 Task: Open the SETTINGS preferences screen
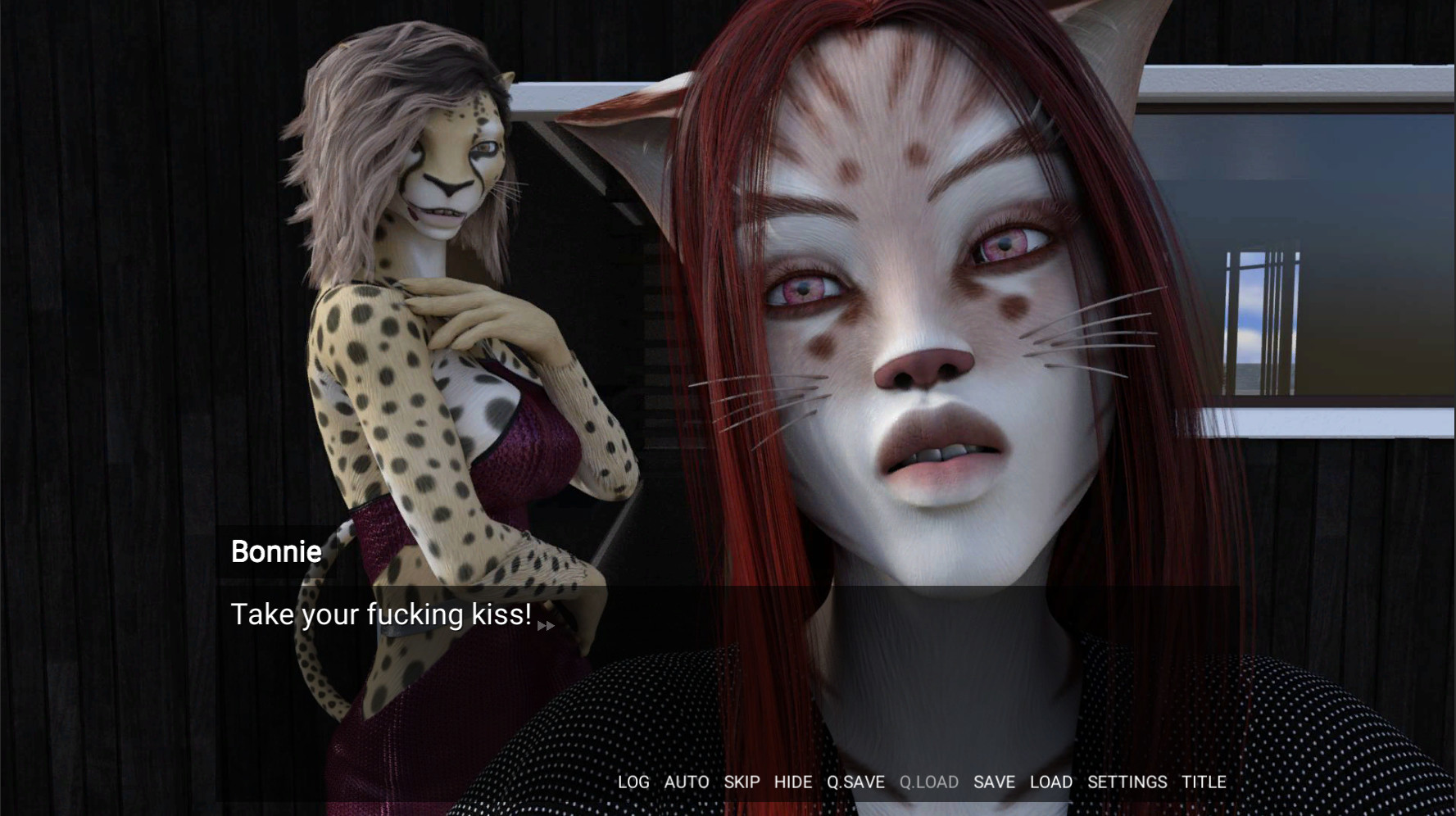1128,782
